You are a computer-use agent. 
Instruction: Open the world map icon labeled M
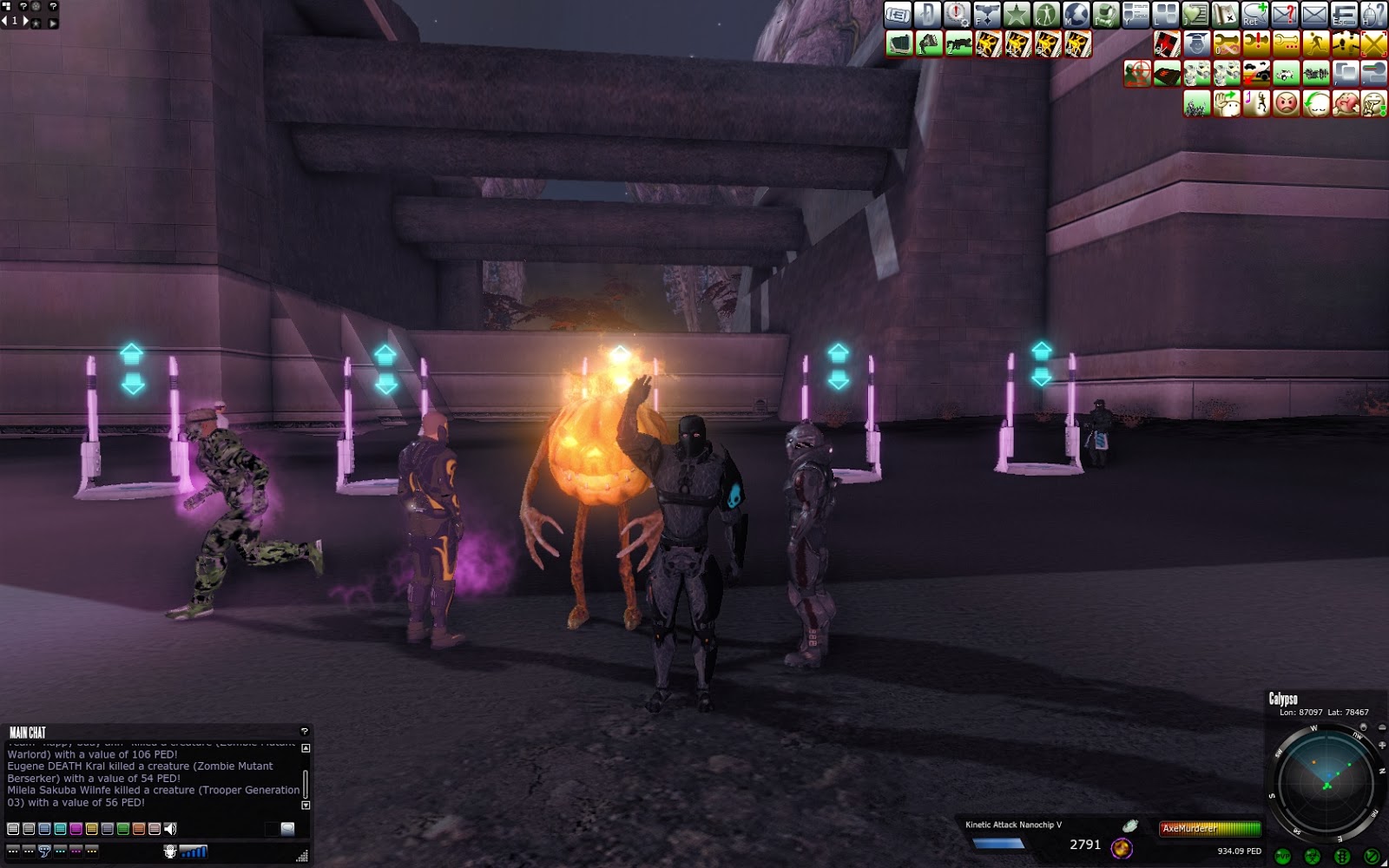[1076, 15]
